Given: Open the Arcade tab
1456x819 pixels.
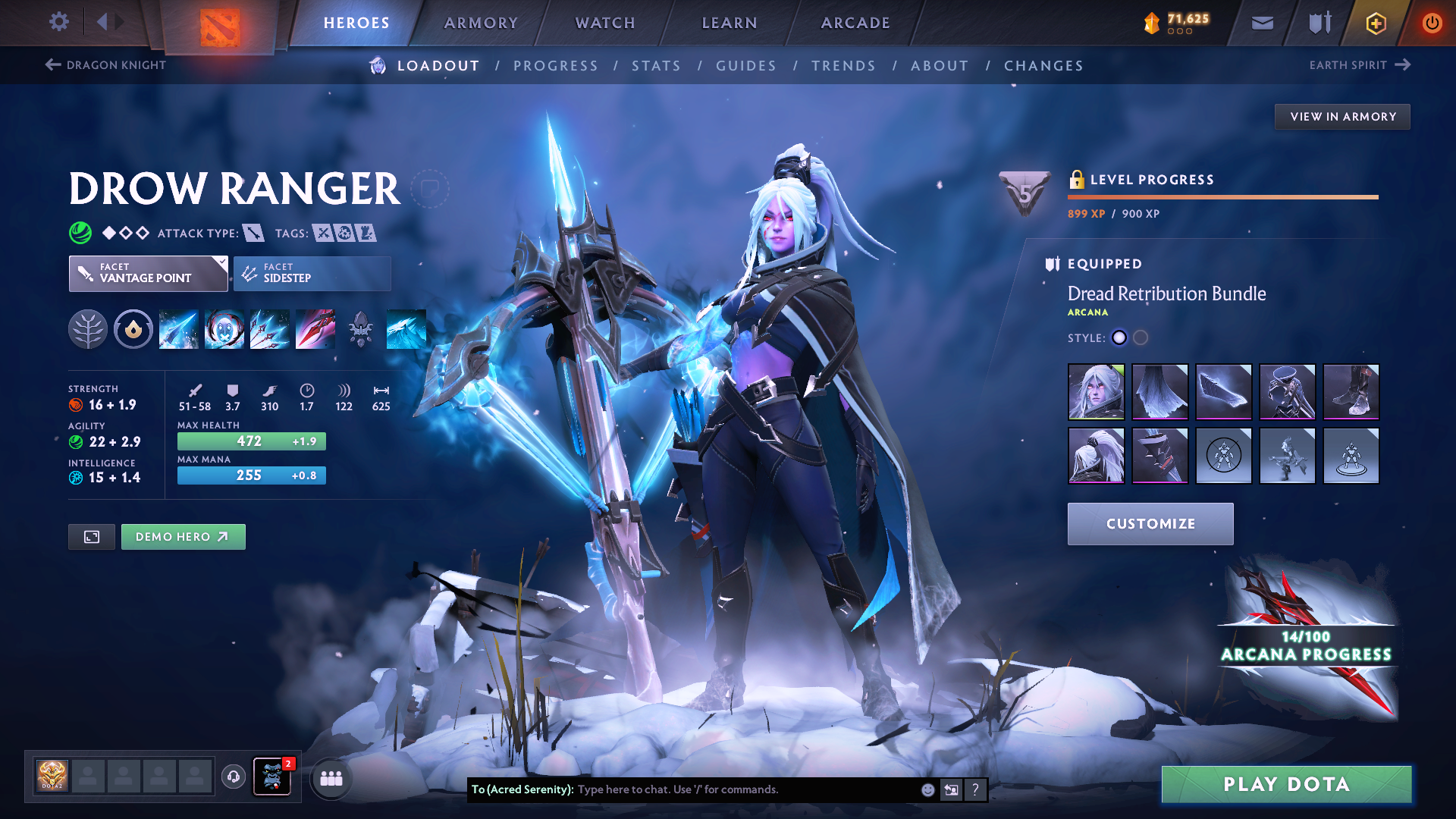Looking at the screenshot, I should click(855, 23).
